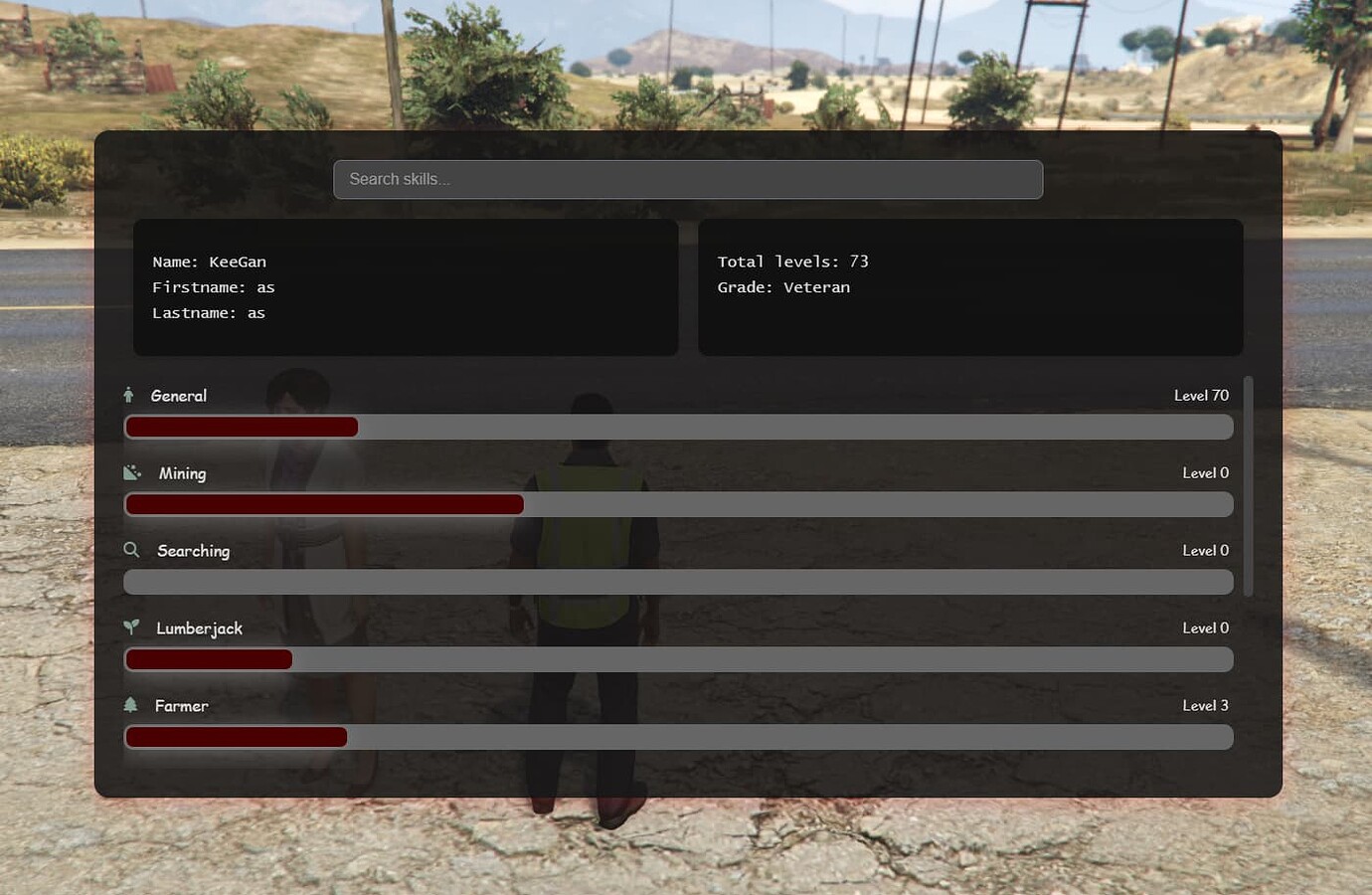Viewport: 1372px width, 895px height.
Task: Click the General skill person icon
Action: pos(128,394)
